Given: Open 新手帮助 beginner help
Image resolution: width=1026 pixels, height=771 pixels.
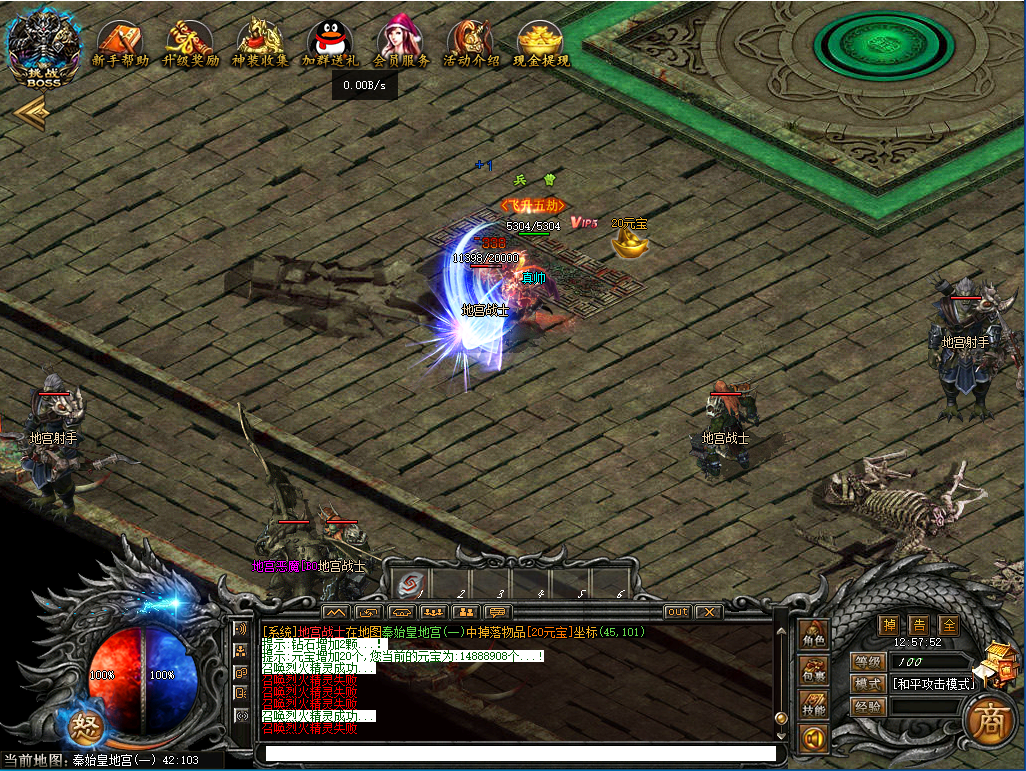Looking at the screenshot, I should pyautogui.click(x=120, y=43).
